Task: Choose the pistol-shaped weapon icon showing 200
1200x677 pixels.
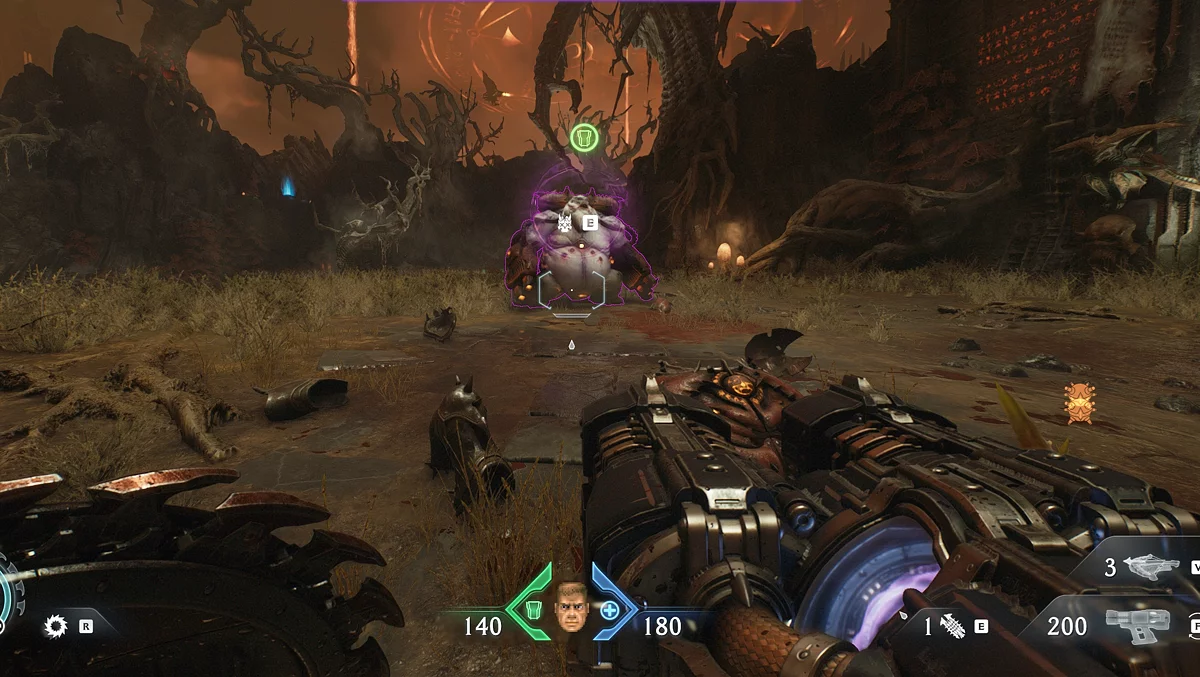Action: tap(1137, 625)
